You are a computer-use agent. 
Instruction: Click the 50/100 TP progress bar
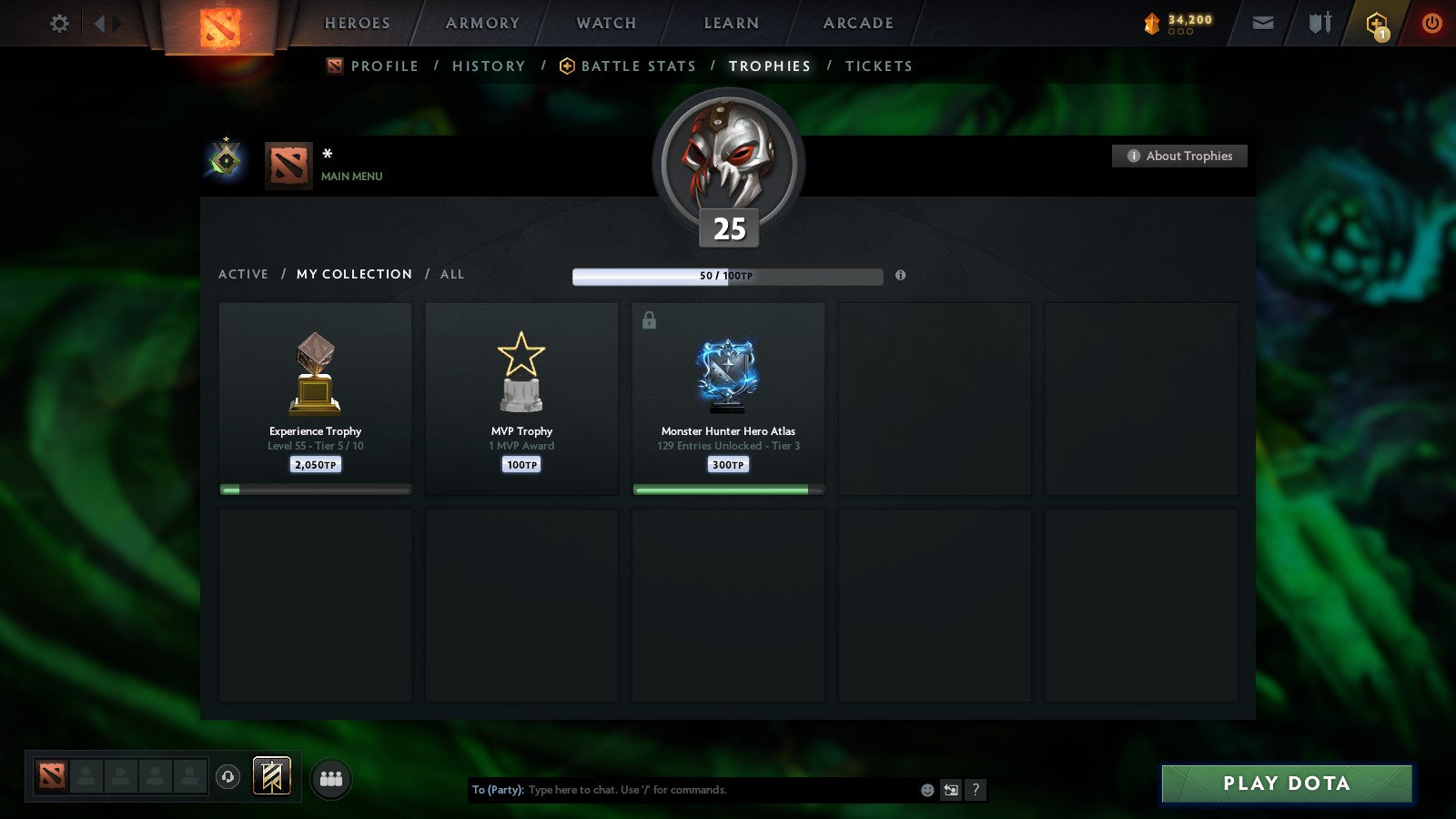pos(726,276)
